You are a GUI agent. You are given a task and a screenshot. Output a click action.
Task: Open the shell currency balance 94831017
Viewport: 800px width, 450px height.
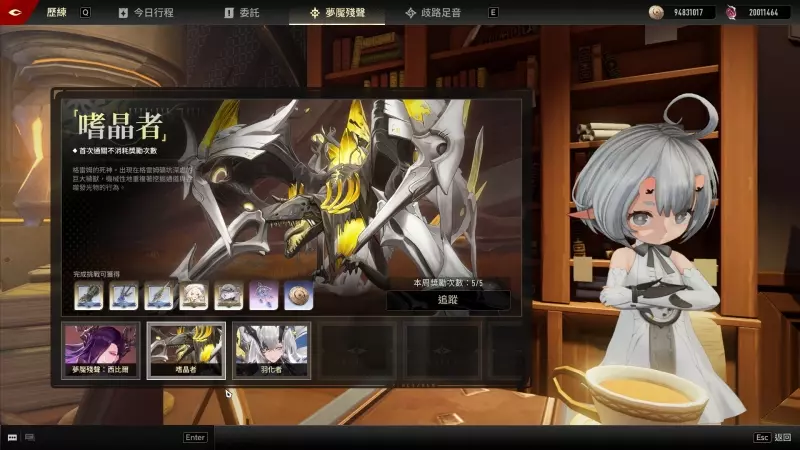[680, 13]
